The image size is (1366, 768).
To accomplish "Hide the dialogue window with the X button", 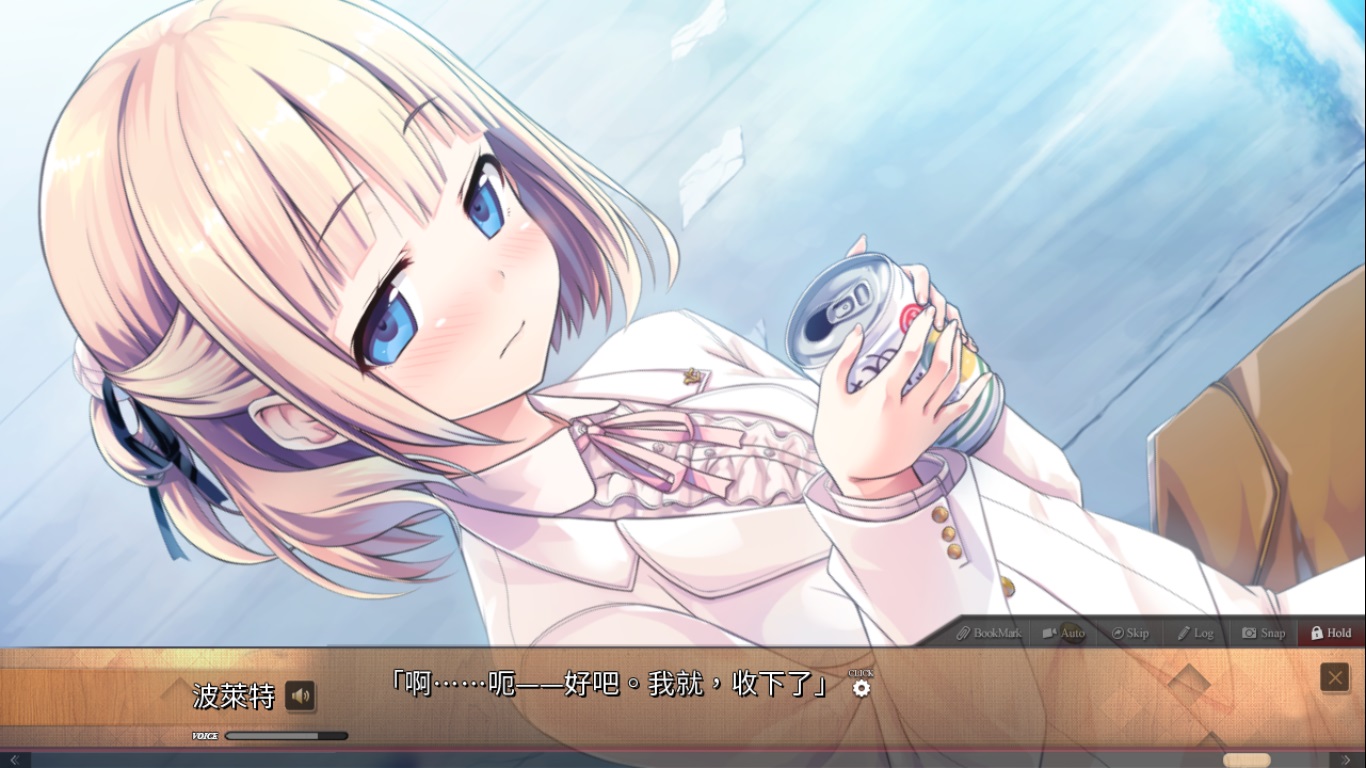I will (x=1336, y=677).
